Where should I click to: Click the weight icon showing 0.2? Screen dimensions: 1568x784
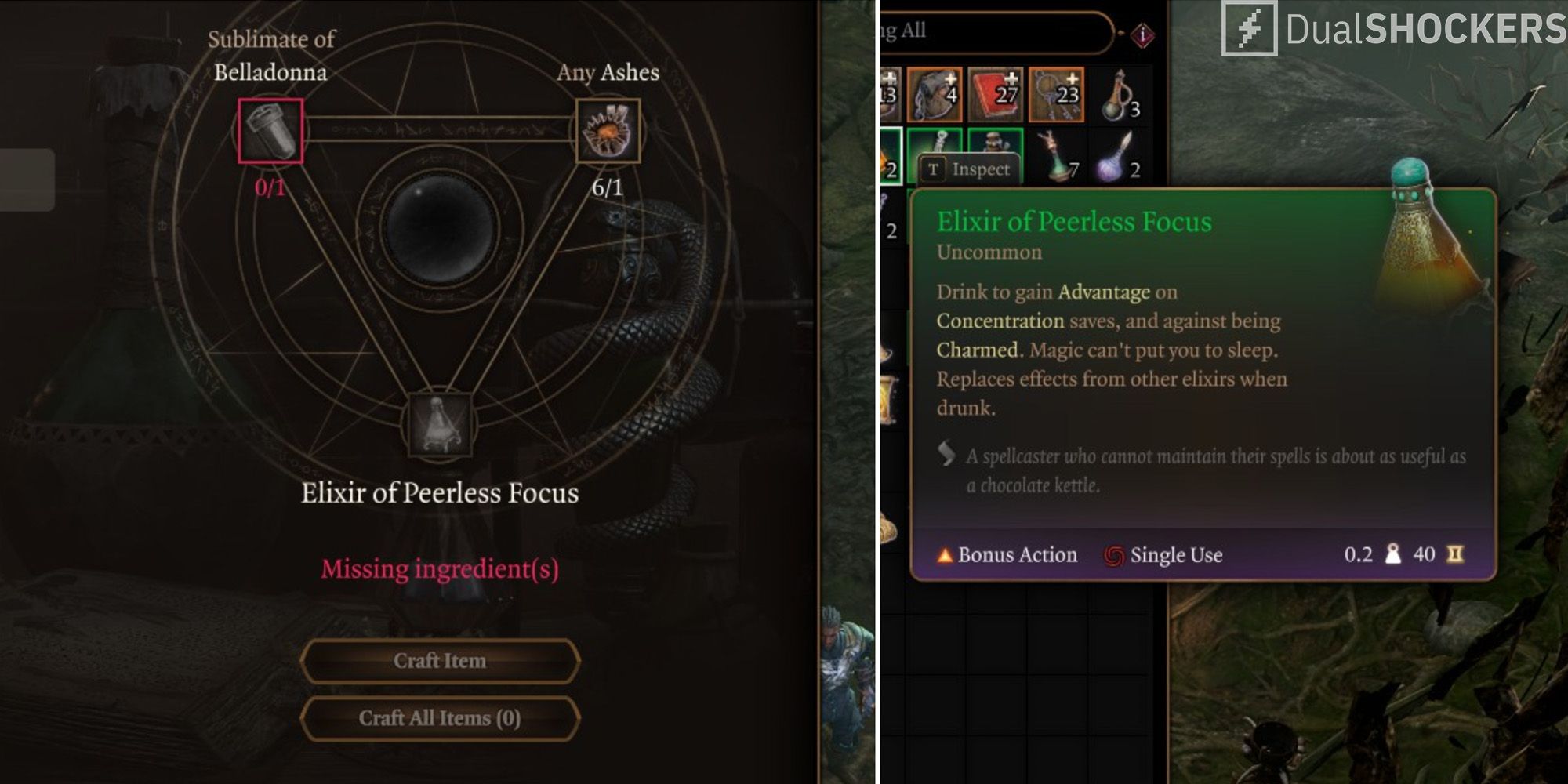[x=1394, y=555]
